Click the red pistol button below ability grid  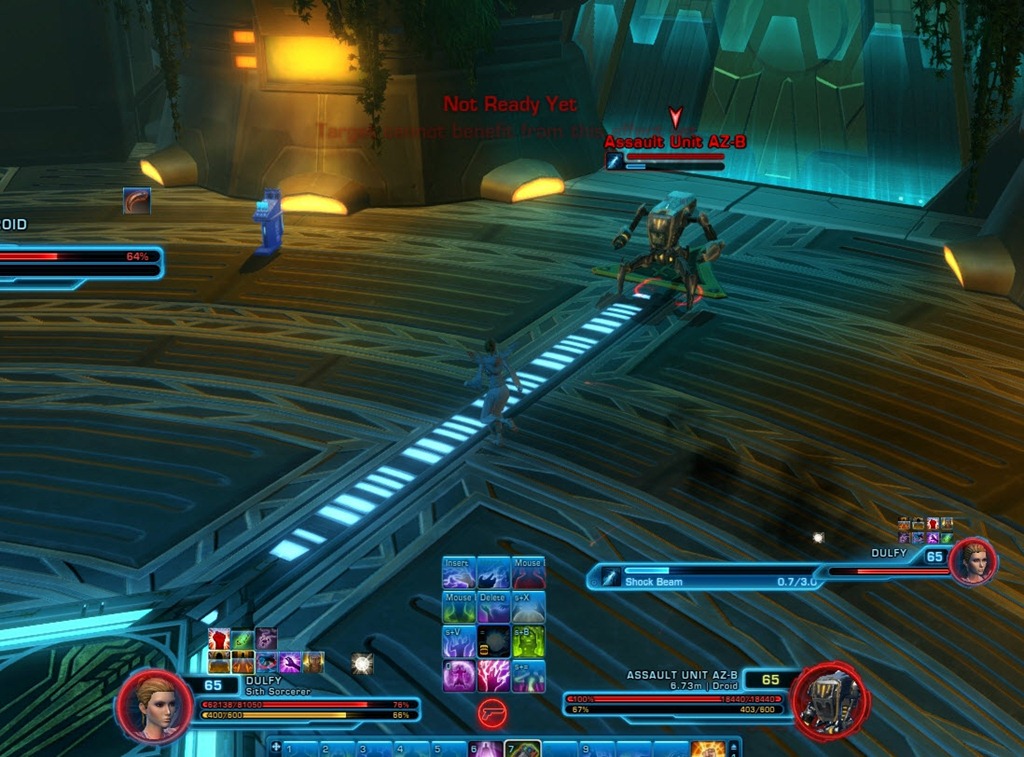click(x=493, y=712)
